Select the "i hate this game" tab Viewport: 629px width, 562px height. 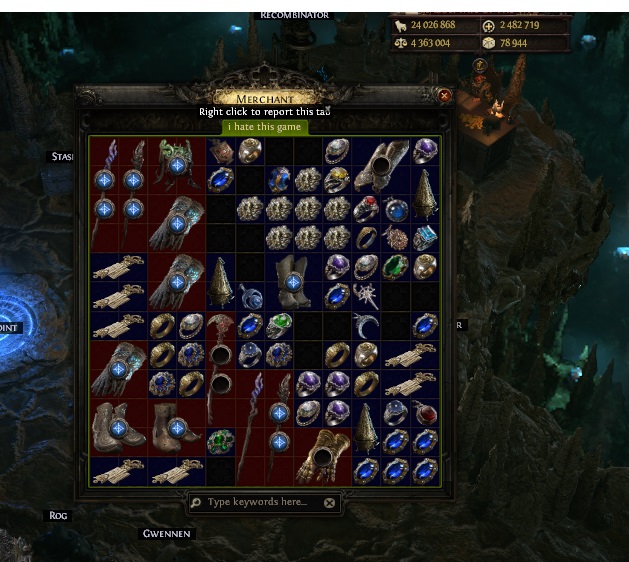tap(264, 127)
